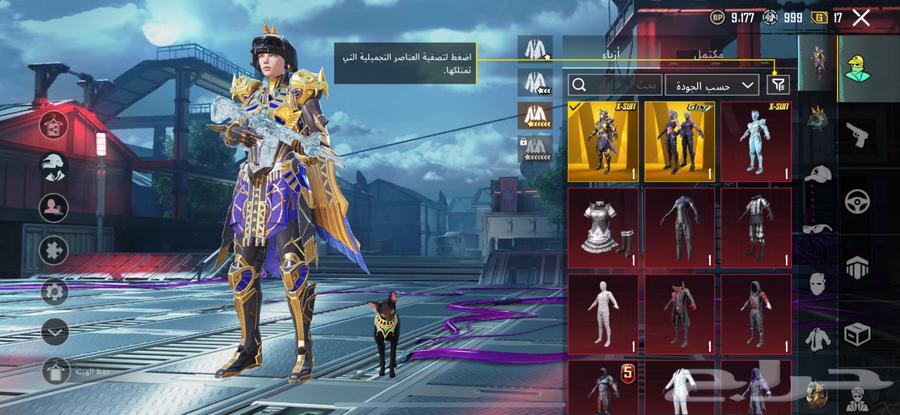
Task: Select the gold pharaoh X-Suit outfit
Action: 603,141
